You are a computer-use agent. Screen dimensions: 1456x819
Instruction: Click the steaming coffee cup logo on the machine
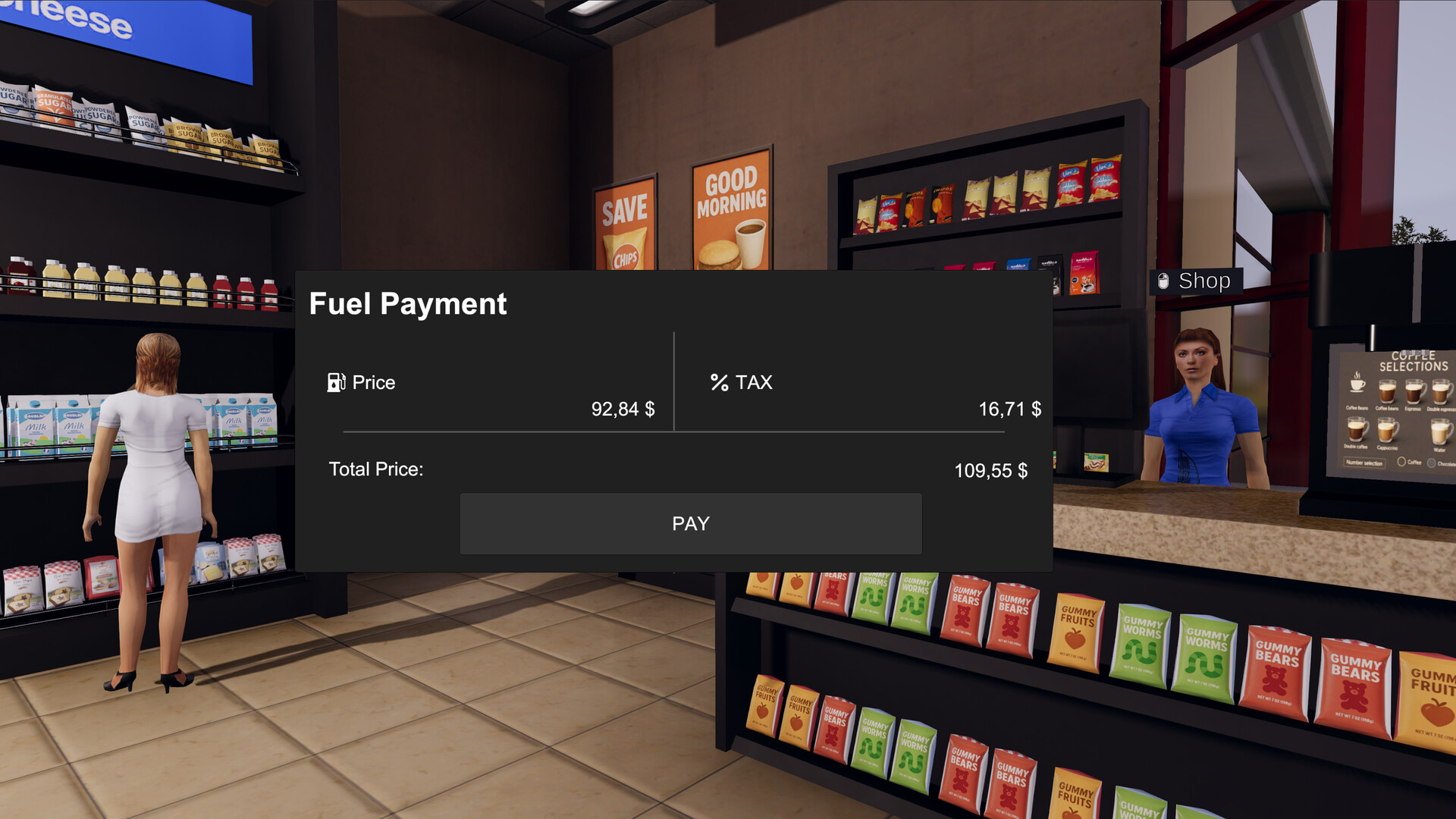coord(1357,385)
